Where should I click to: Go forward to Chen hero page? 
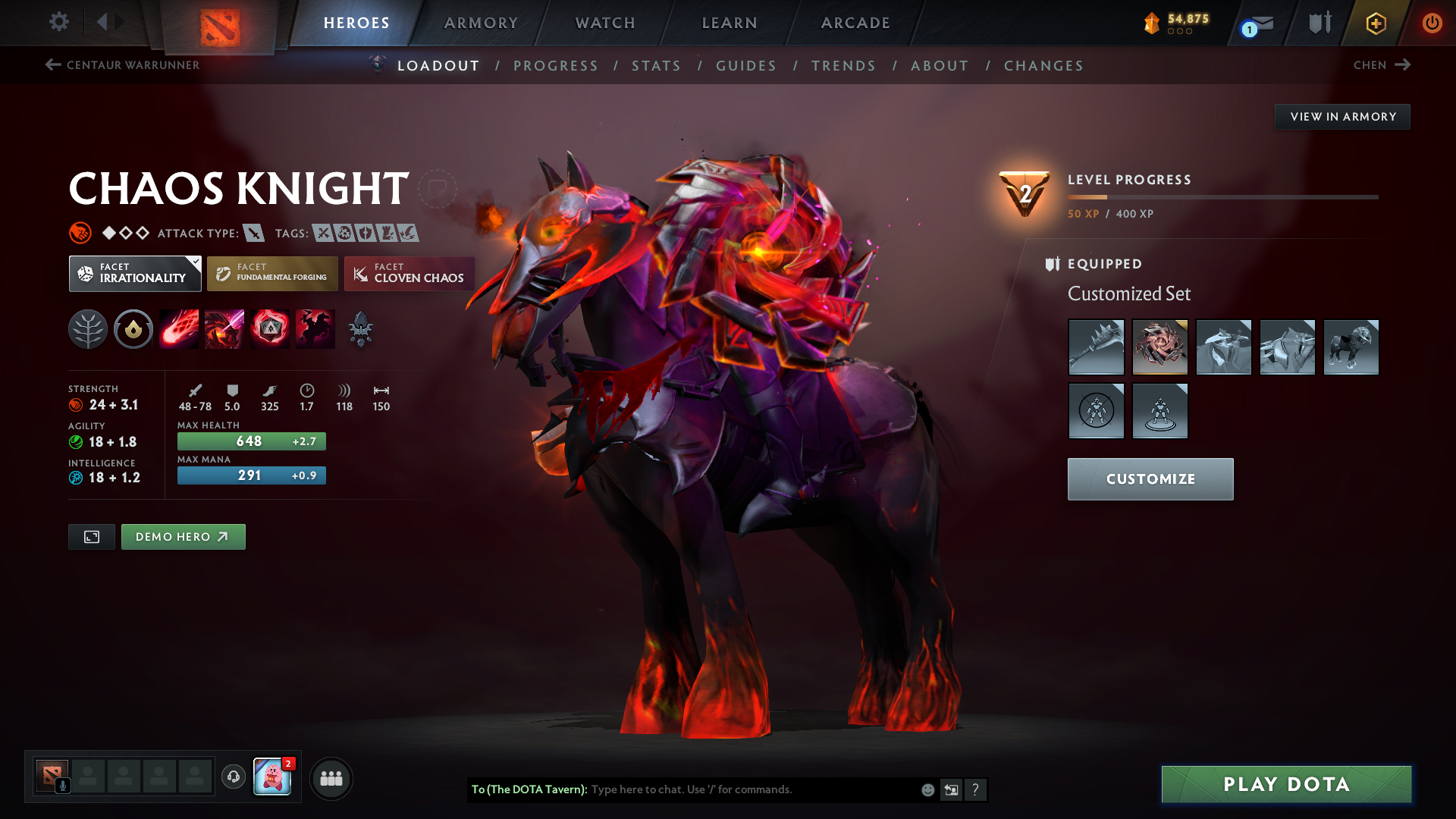click(1381, 65)
